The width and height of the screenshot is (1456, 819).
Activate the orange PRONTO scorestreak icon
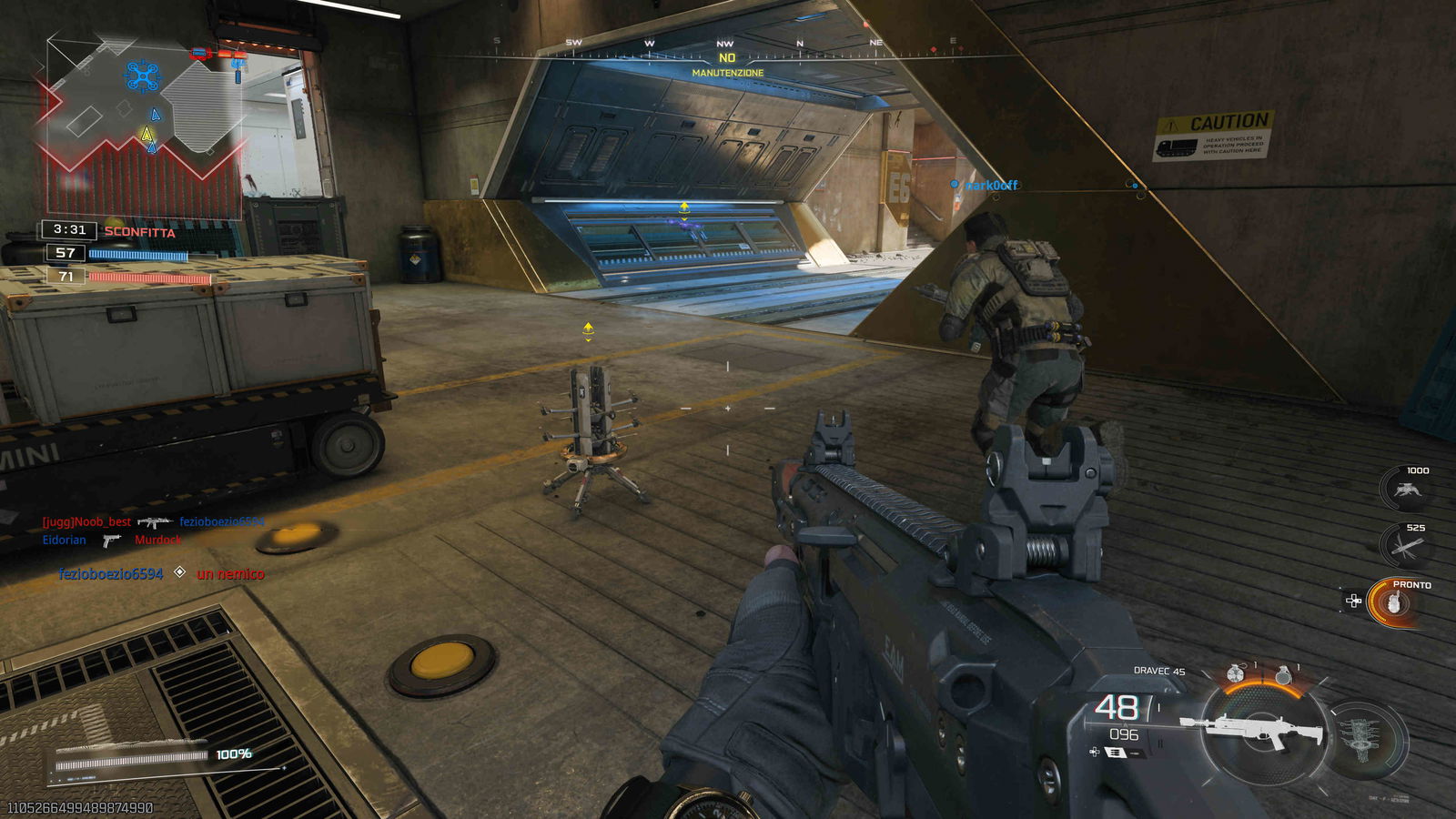coord(1392,604)
